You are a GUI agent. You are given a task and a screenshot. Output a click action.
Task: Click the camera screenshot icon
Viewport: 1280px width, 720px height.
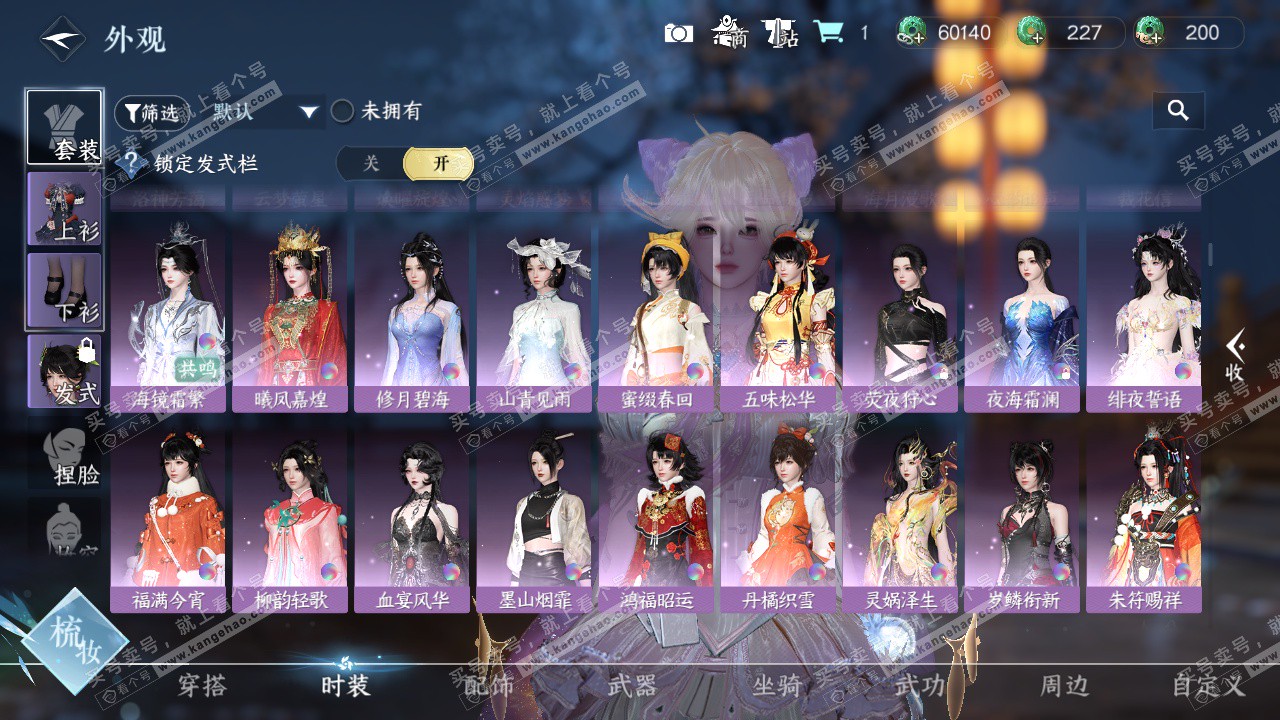click(x=678, y=33)
